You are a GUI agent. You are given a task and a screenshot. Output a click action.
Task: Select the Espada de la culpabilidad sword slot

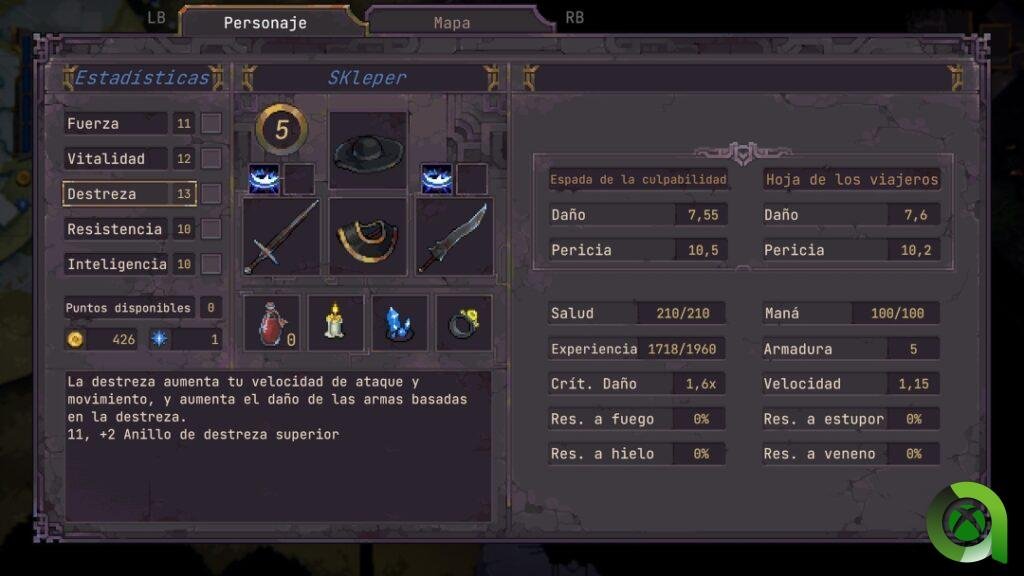pyautogui.click(x=281, y=236)
